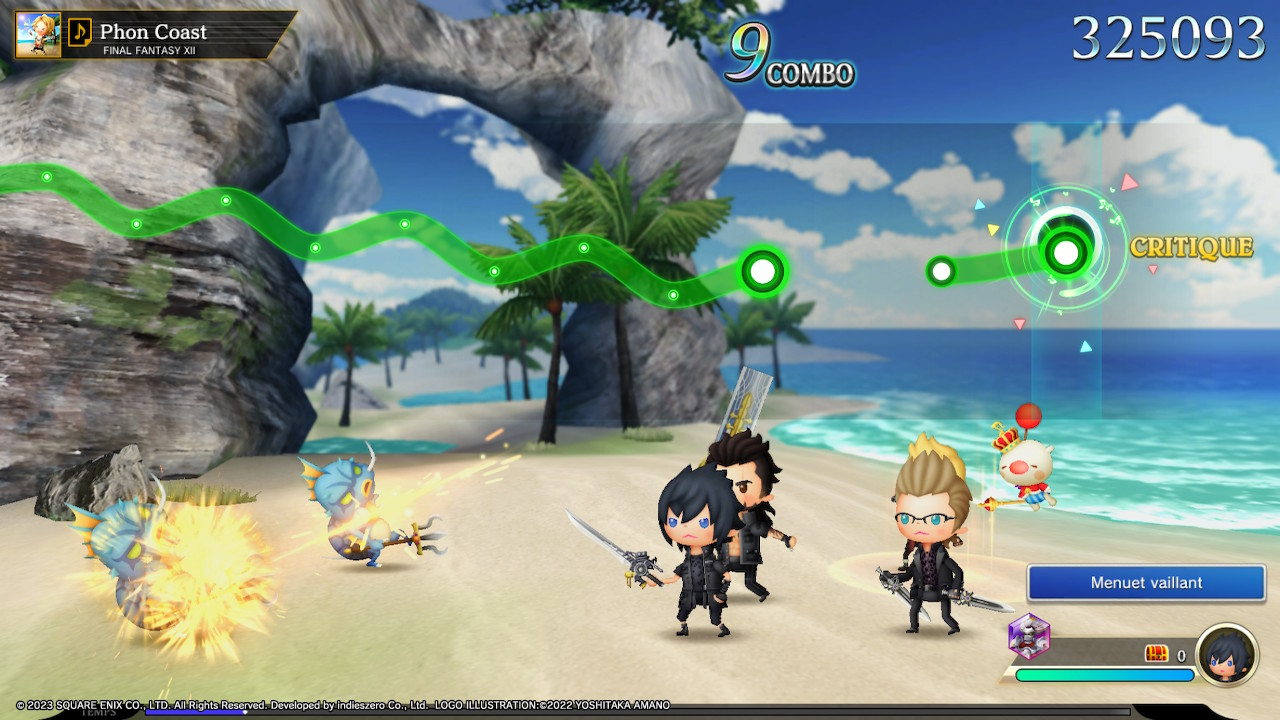Image resolution: width=1280 pixels, height=720 pixels.
Task: Click the Menuet vaillant ability banner
Action: pyautogui.click(x=1146, y=582)
